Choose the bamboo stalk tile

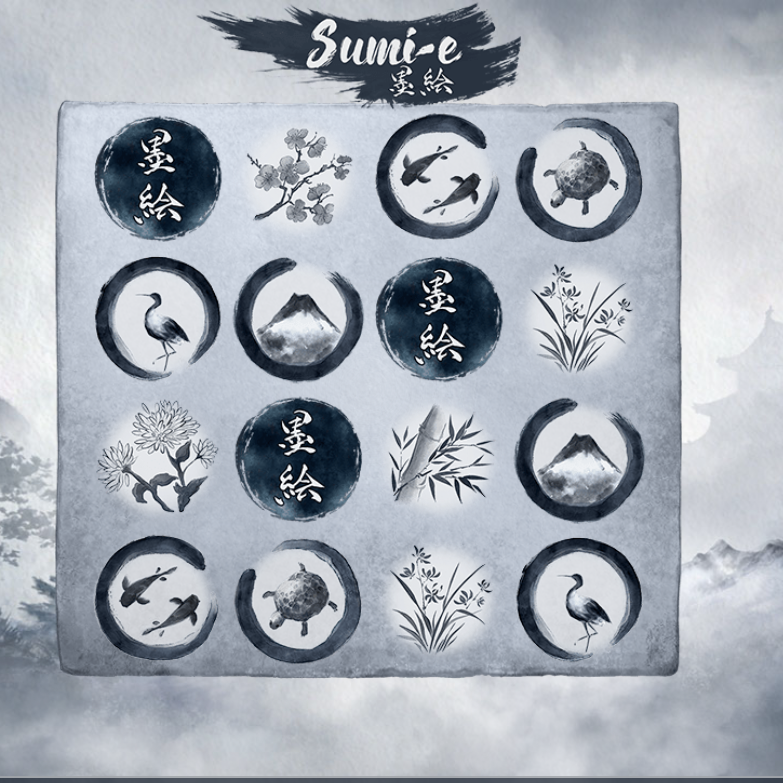pos(437,456)
